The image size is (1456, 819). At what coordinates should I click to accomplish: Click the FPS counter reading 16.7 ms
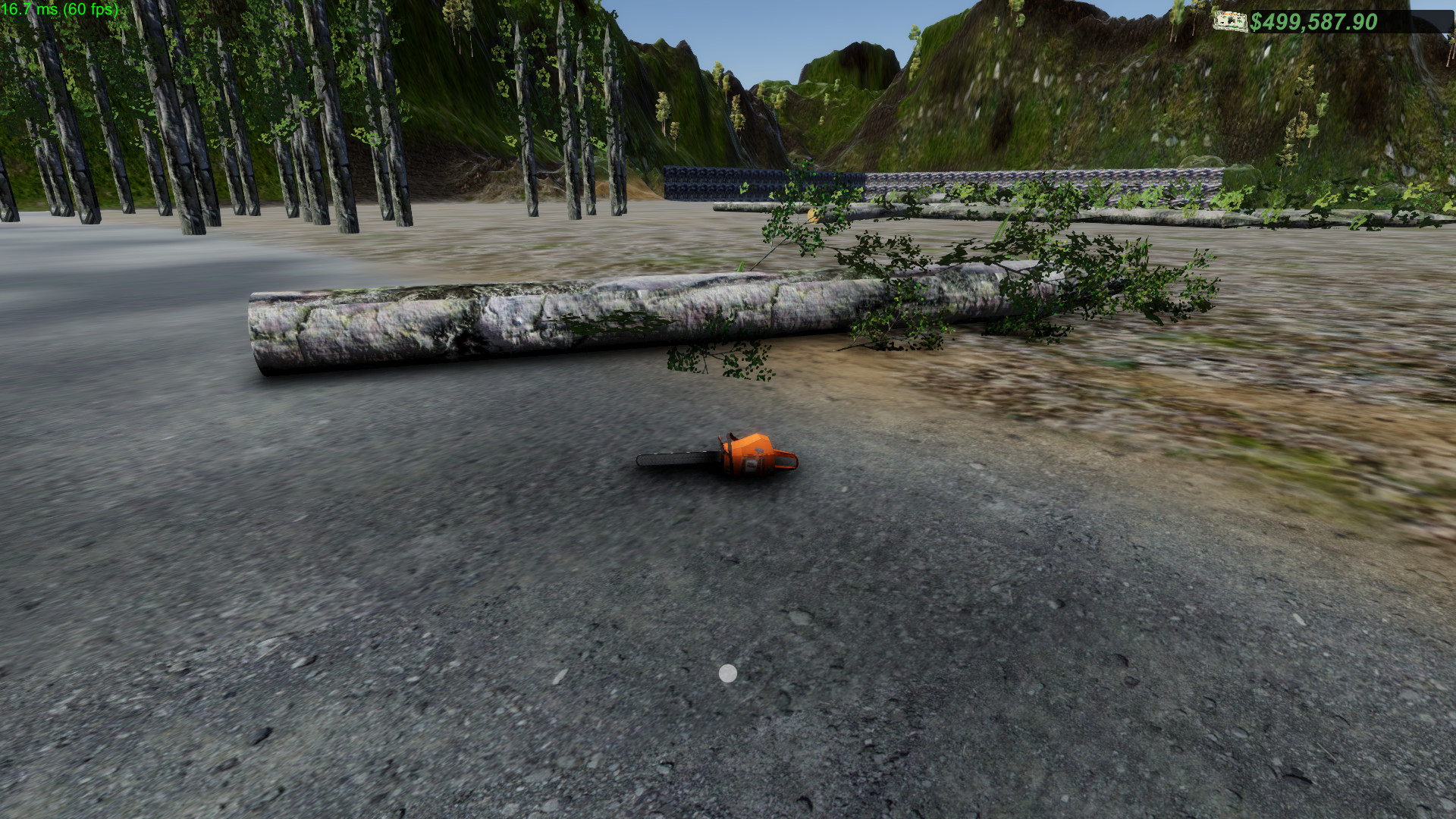[30, 9]
